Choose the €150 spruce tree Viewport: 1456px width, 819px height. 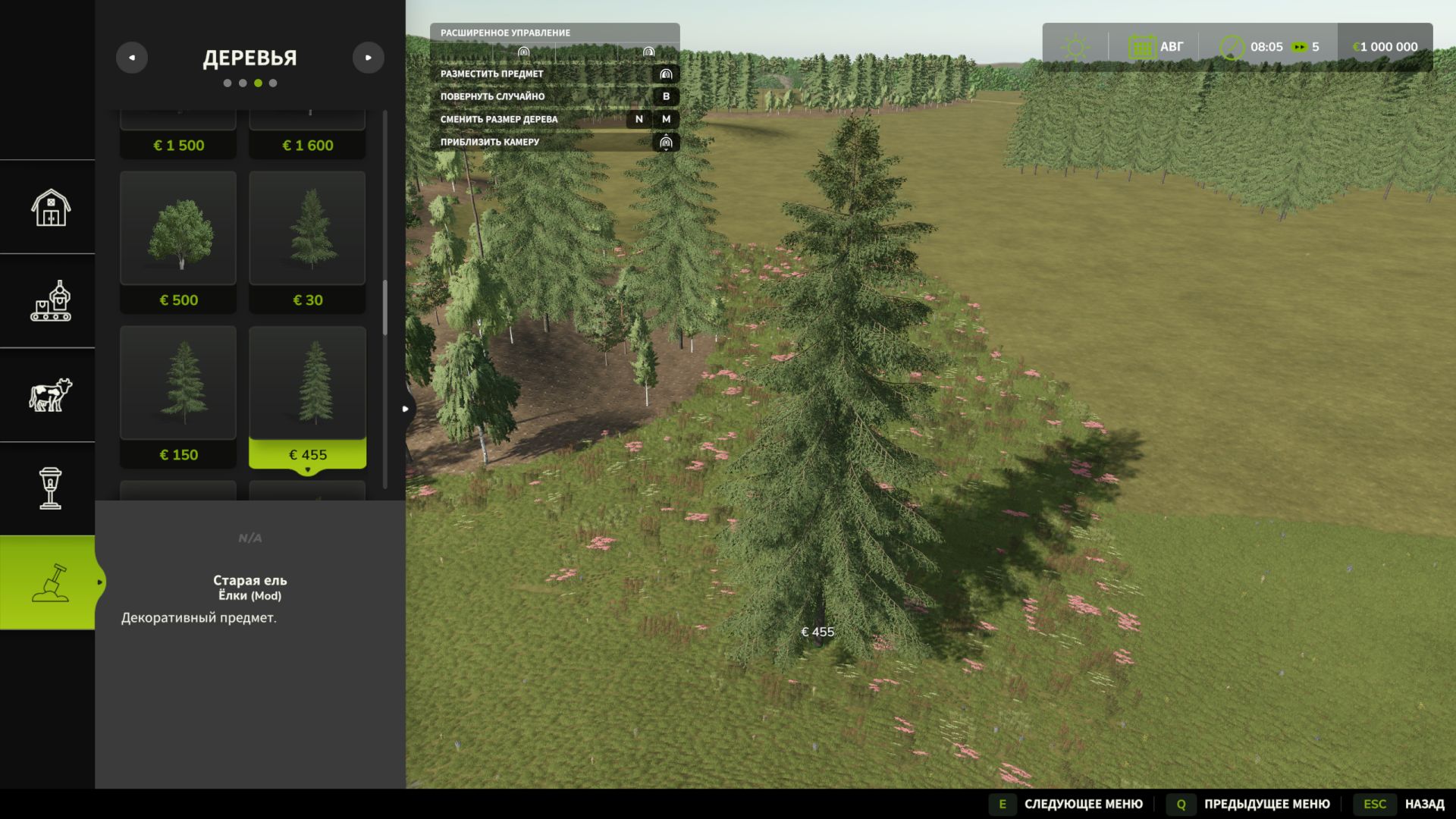tap(178, 396)
